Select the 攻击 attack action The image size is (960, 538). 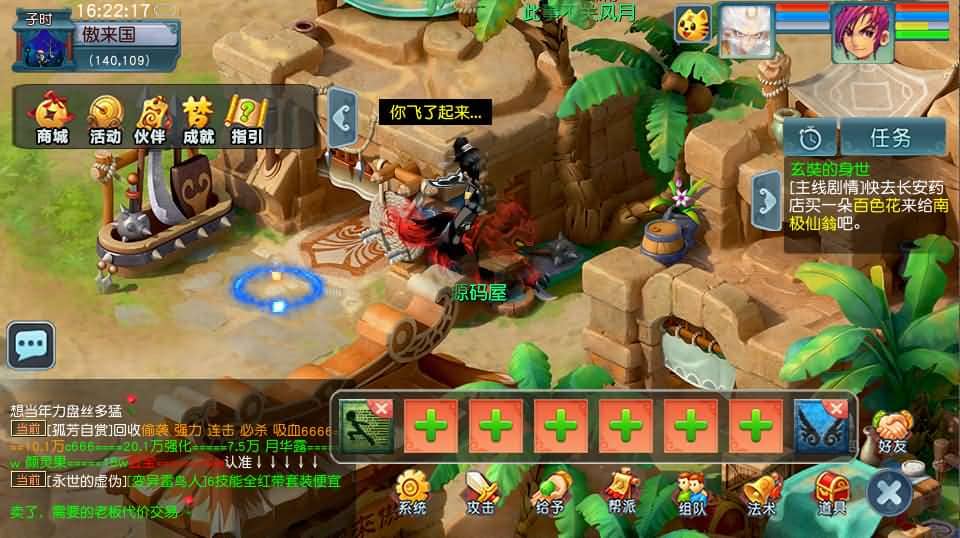[x=480, y=492]
